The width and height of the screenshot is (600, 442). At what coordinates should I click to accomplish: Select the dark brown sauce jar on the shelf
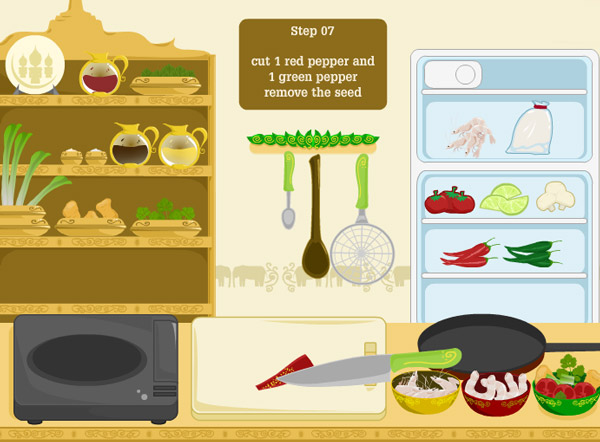(128, 148)
